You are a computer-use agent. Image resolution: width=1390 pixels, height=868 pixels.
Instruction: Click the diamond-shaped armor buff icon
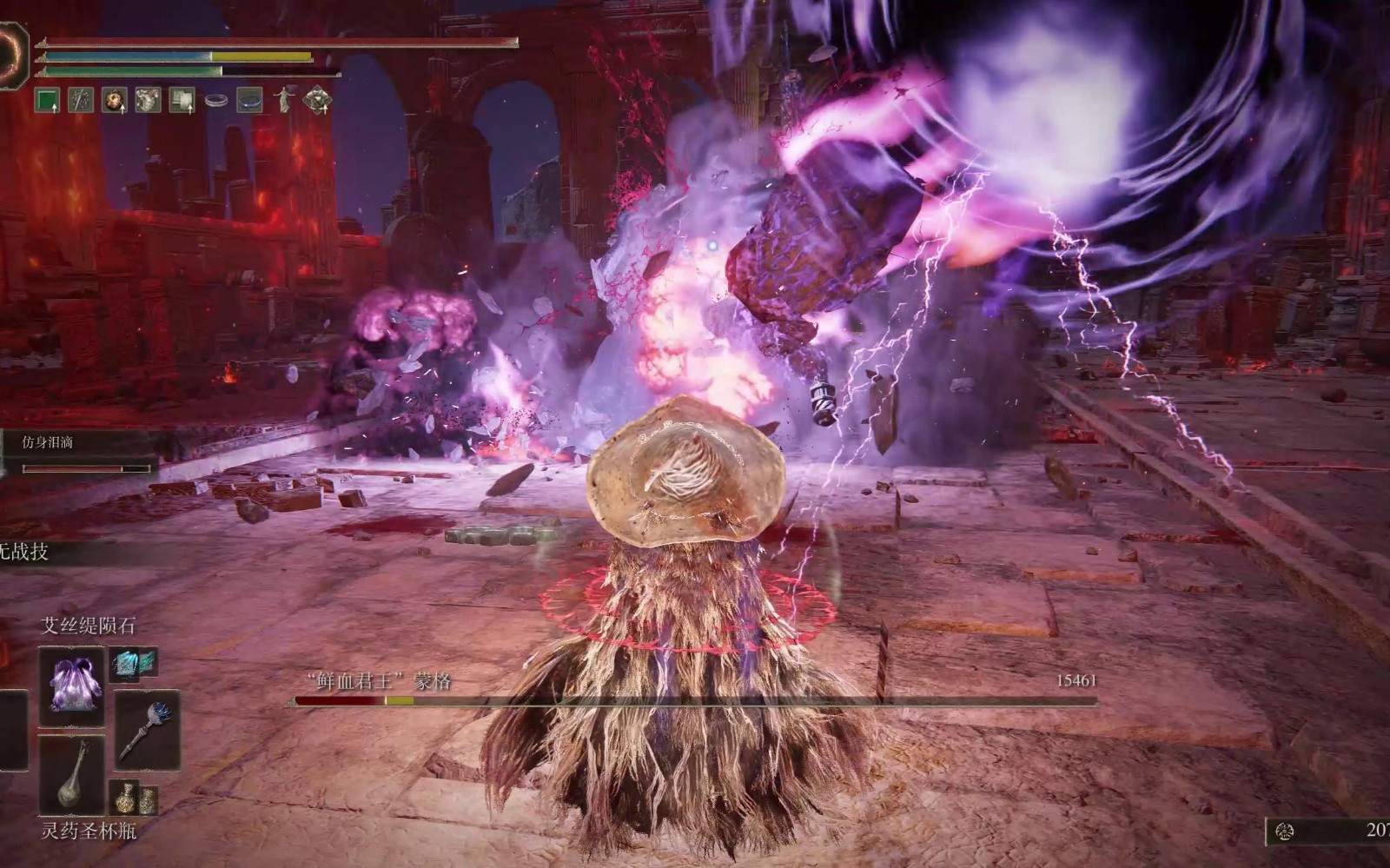coord(317,101)
